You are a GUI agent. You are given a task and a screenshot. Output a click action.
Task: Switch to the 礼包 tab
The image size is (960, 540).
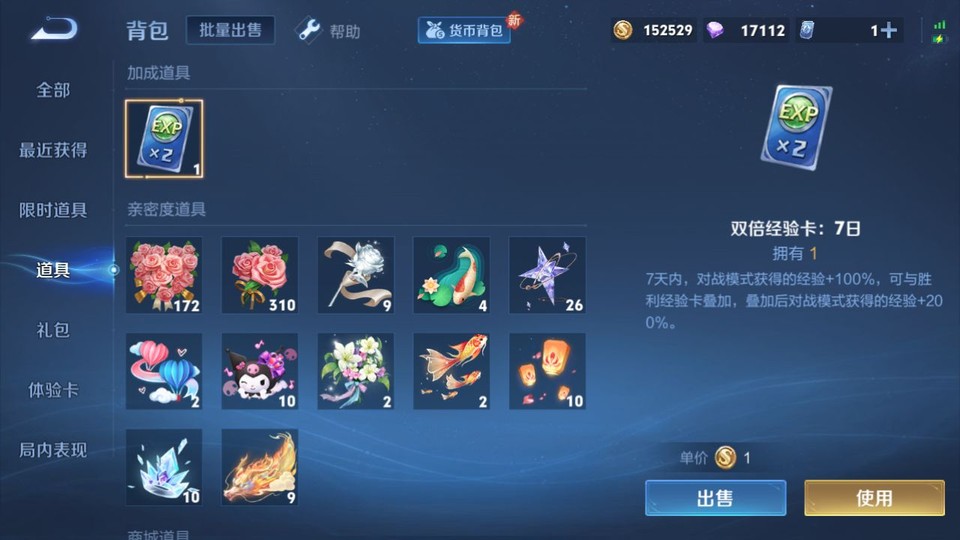click(54, 330)
